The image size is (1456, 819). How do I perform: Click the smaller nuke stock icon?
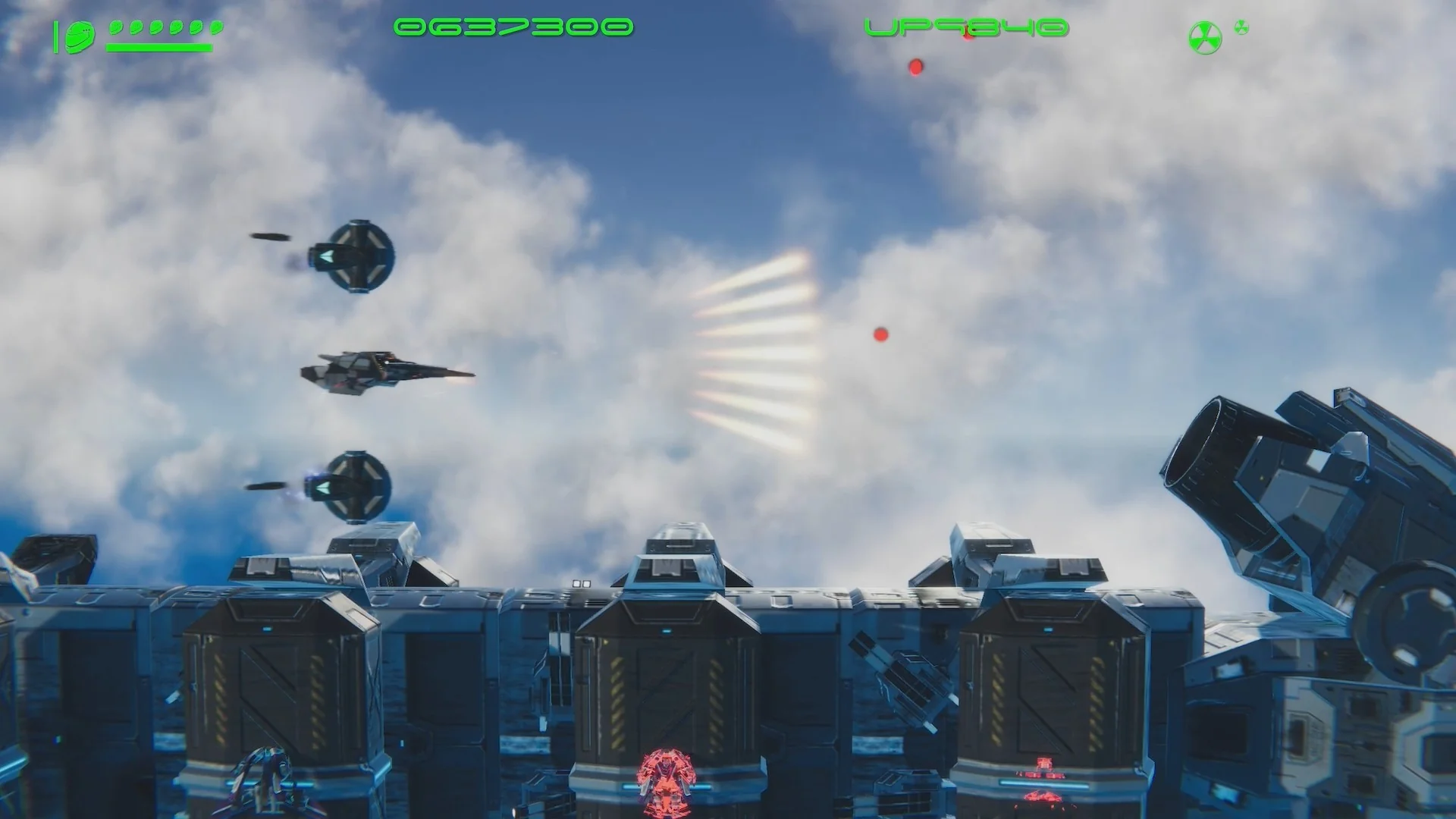(x=1241, y=28)
